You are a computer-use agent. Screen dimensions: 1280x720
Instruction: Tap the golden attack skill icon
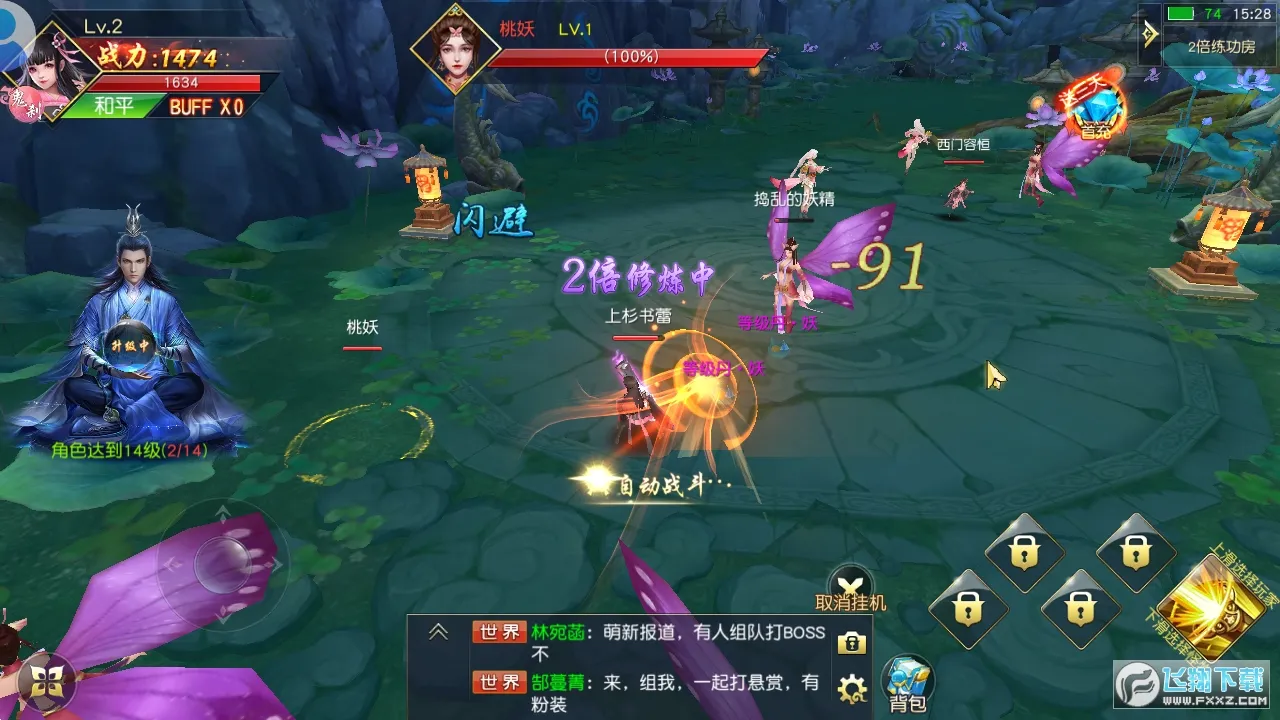click(x=1212, y=601)
